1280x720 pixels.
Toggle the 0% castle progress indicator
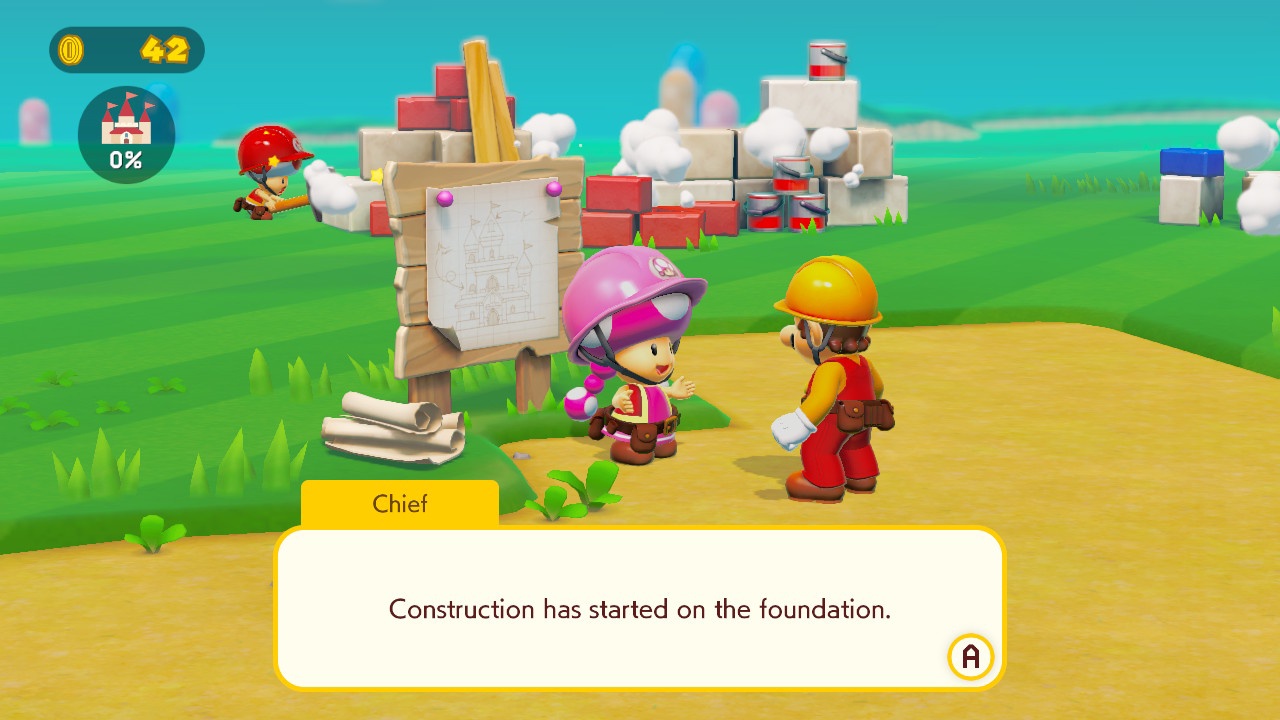click(126, 157)
